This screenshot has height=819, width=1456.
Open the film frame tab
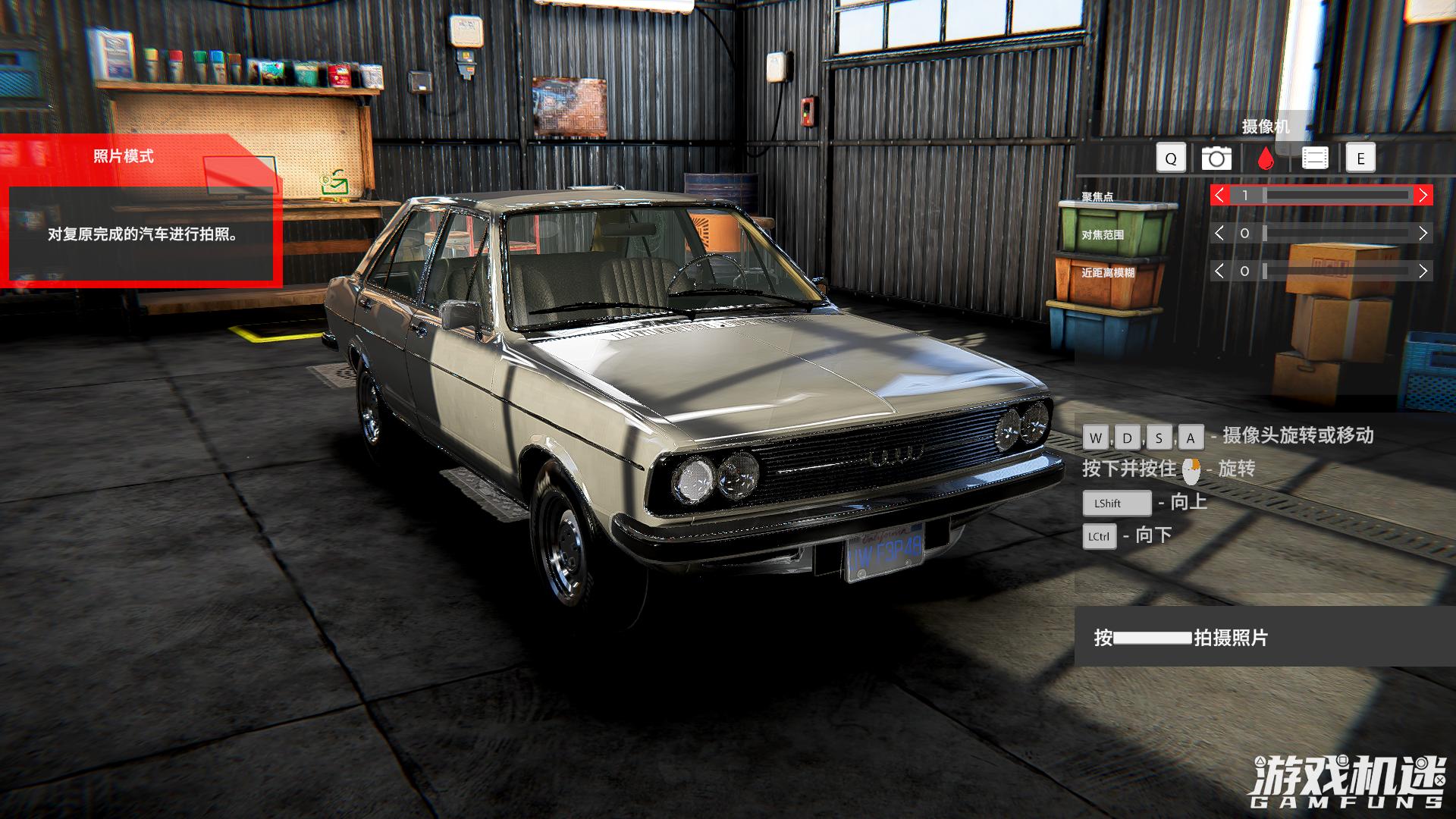1315,158
